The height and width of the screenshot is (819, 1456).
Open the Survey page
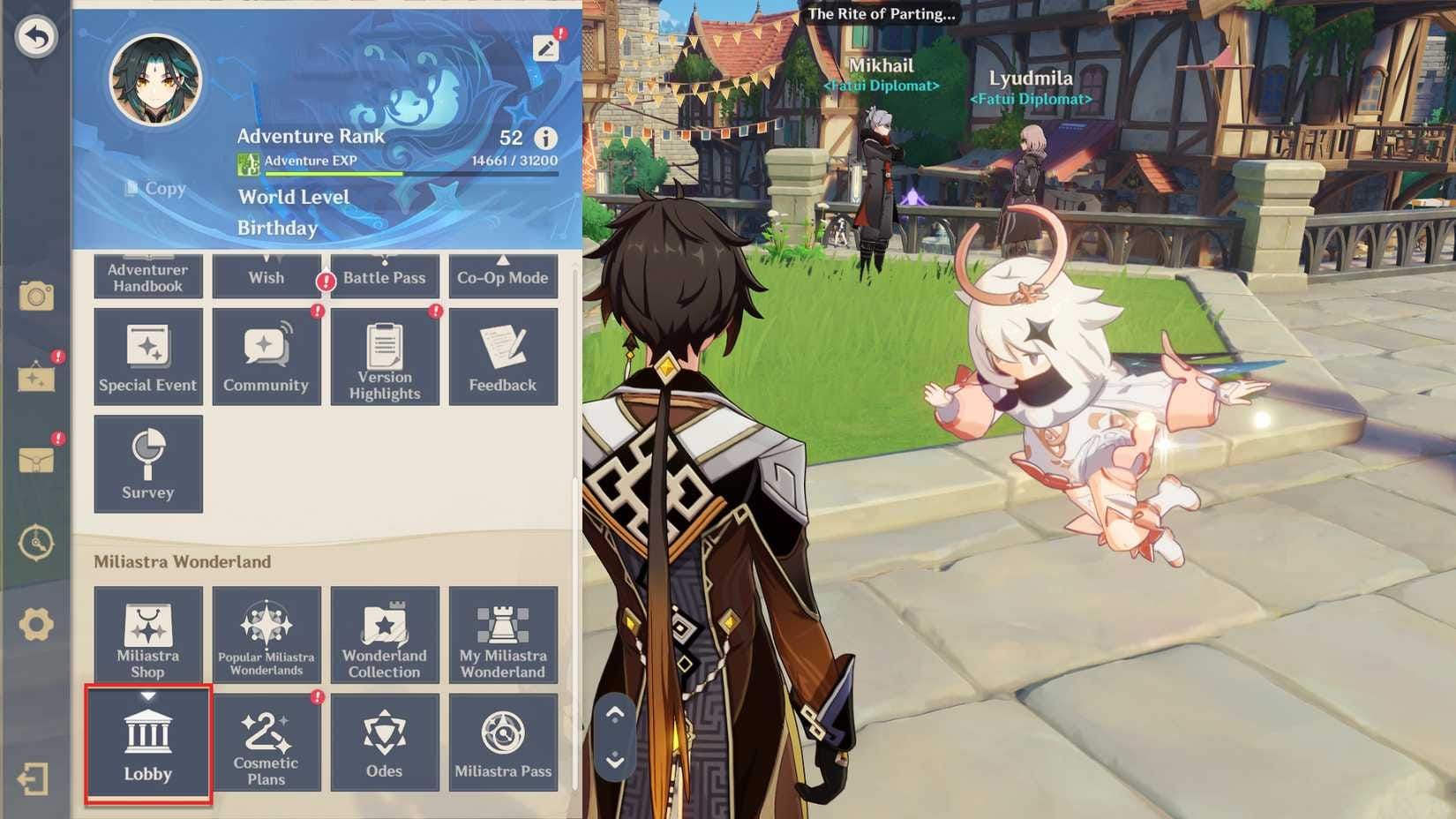(x=147, y=463)
